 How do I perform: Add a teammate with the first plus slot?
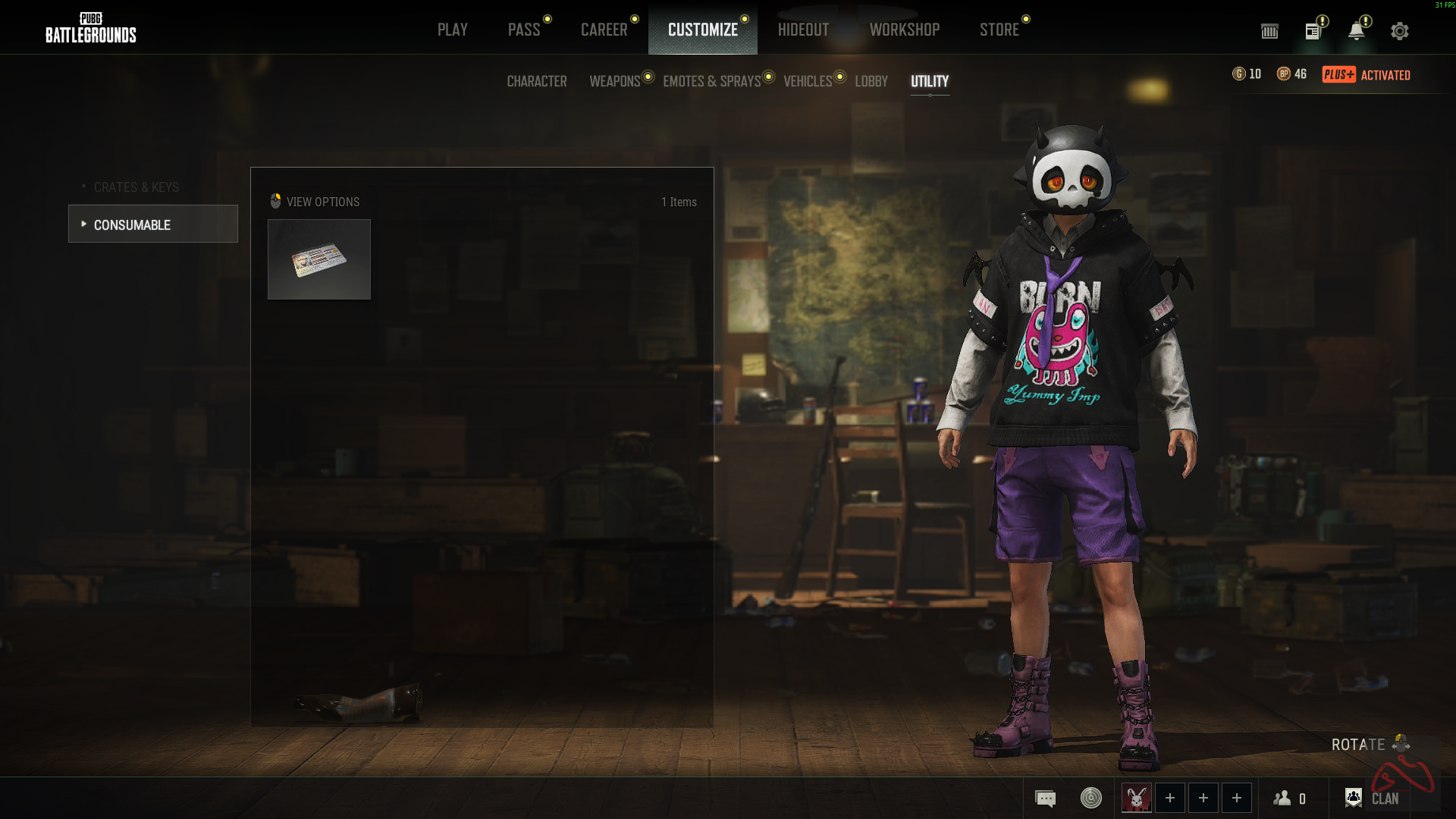click(1170, 798)
